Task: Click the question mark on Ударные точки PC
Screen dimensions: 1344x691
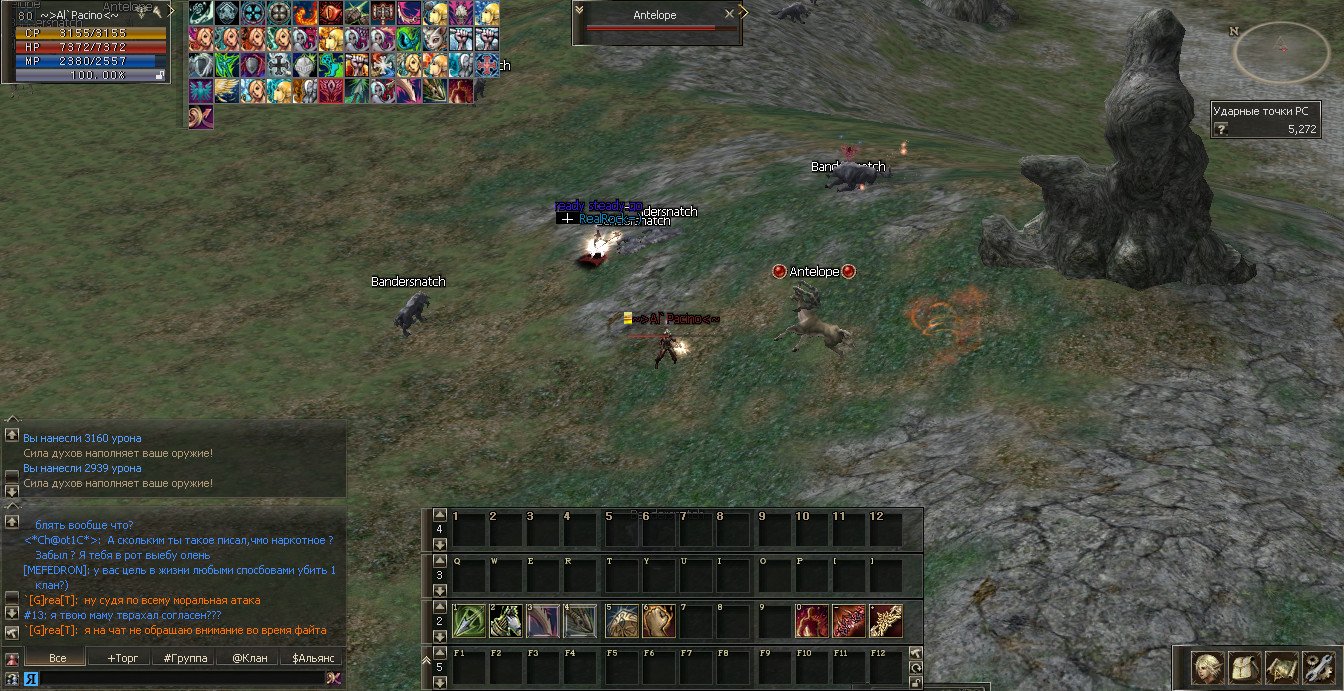Action: (1222, 129)
